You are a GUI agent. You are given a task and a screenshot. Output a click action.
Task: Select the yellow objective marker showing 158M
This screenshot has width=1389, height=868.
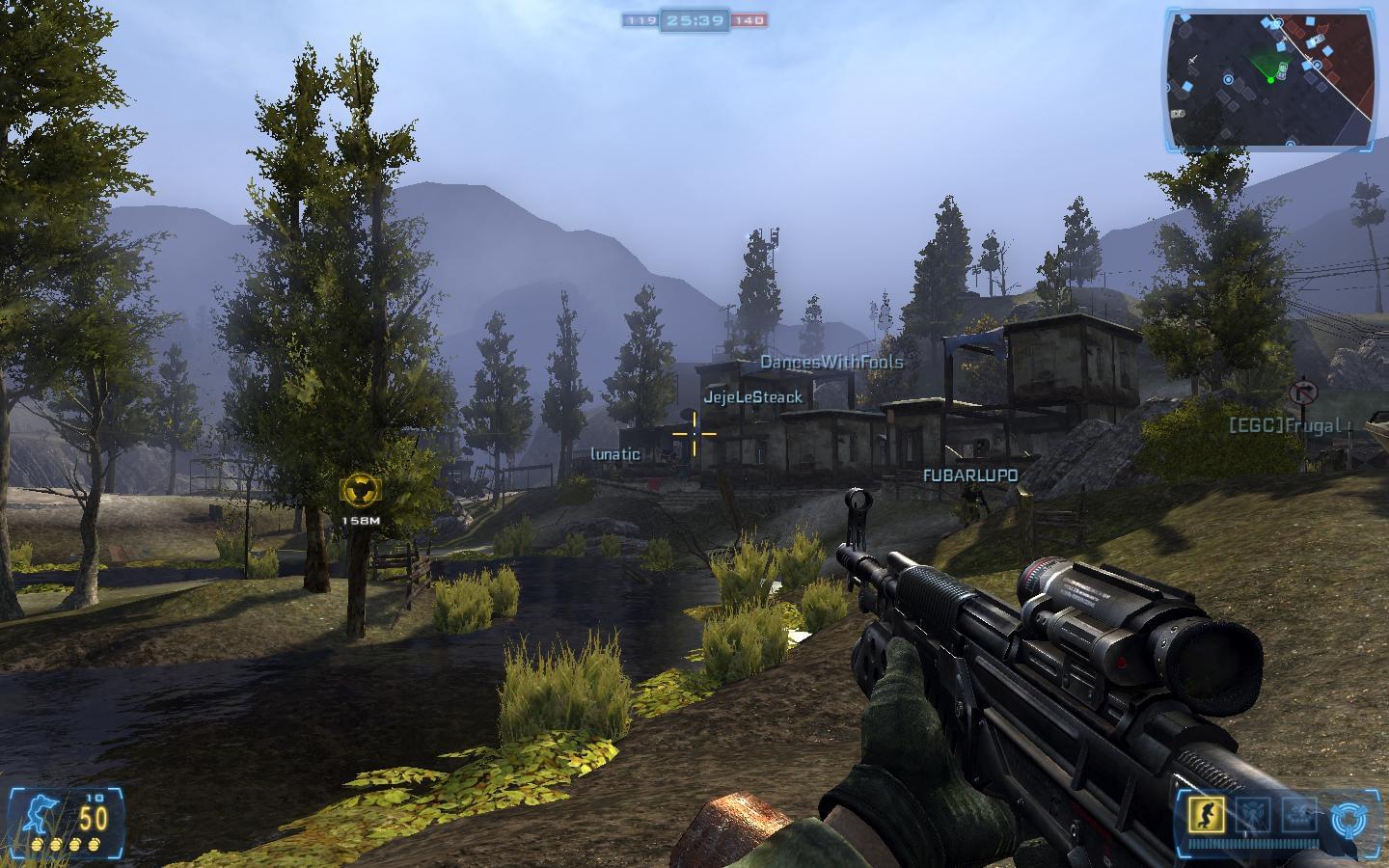pos(362,489)
